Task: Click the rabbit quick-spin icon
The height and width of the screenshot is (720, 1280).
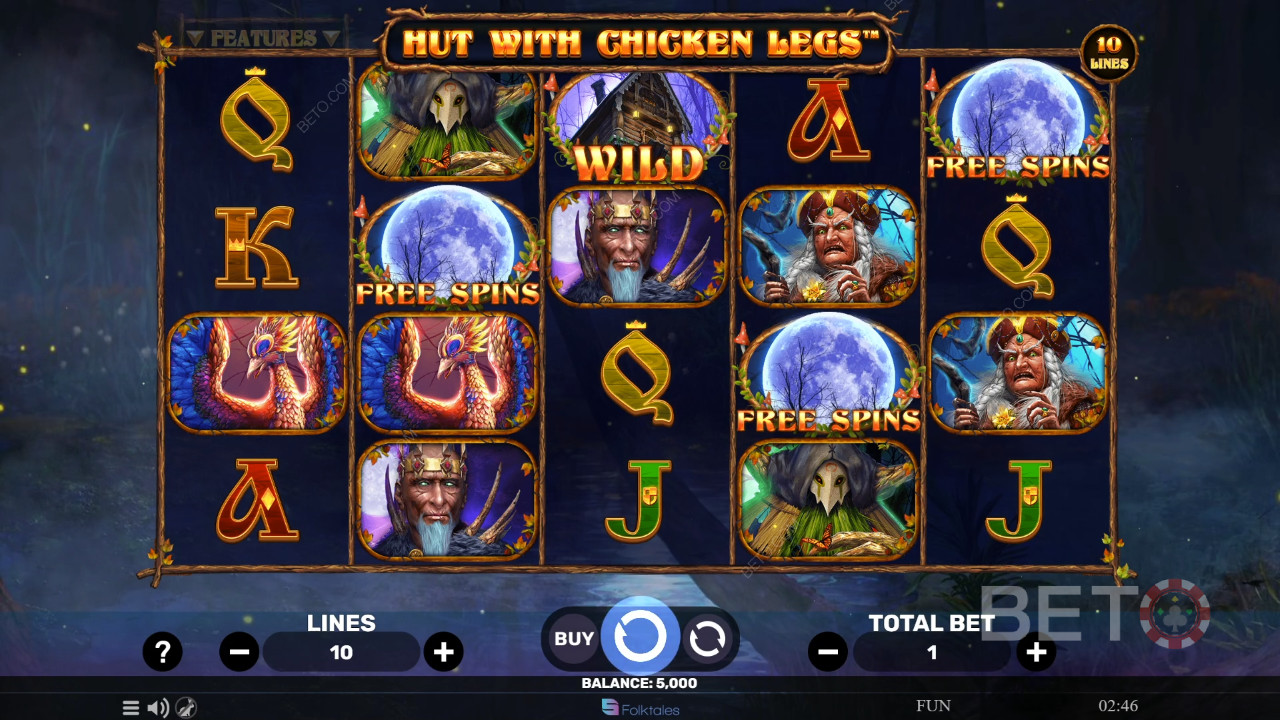Action: (186, 708)
